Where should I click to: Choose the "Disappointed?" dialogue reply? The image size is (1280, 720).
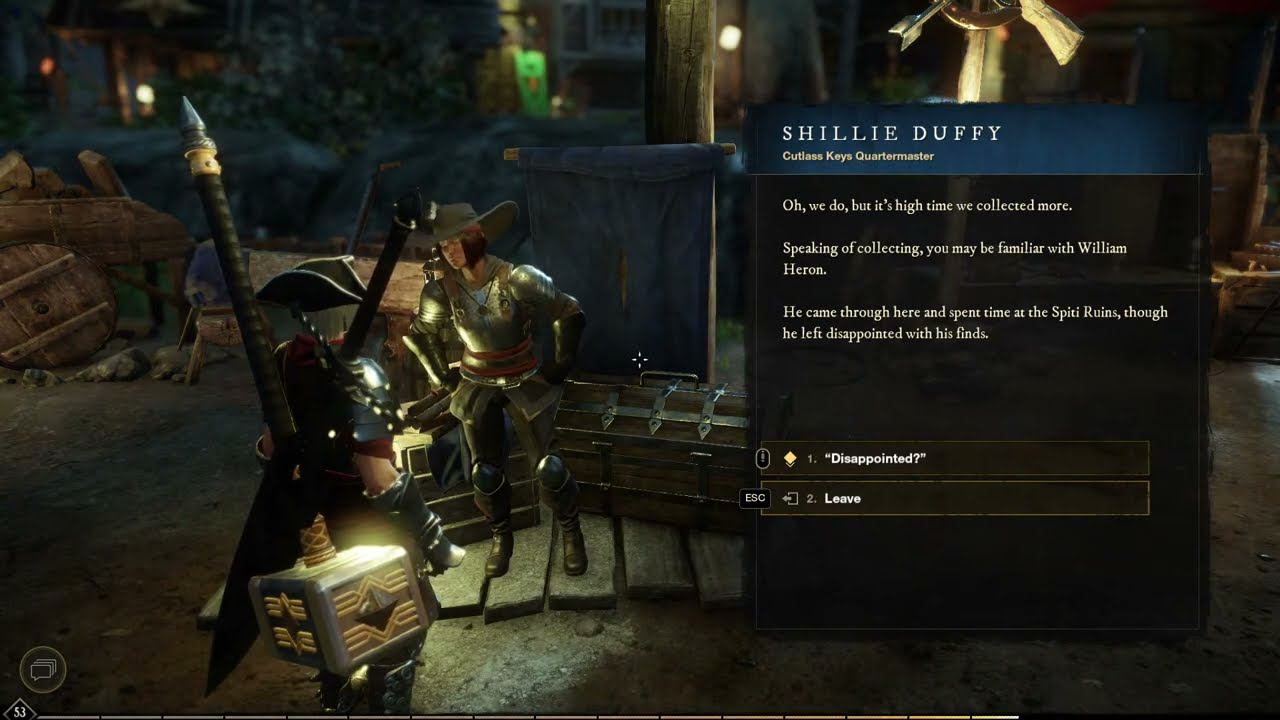pos(954,458)
